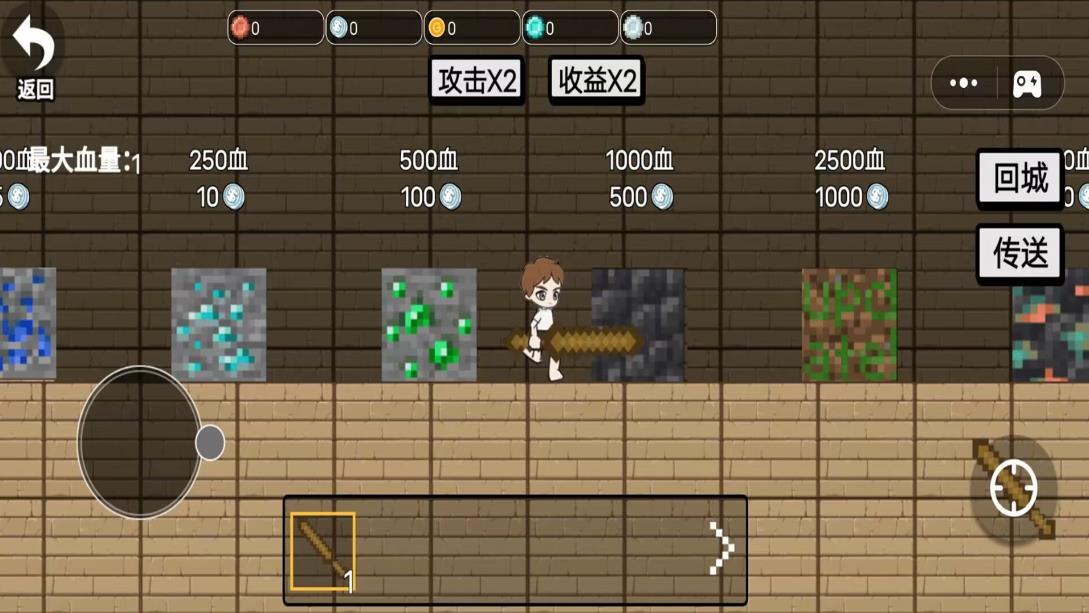1089x613 pixels.
Task: Click the 回城 return-to-town button
Action: click(x=1020, y=179)
